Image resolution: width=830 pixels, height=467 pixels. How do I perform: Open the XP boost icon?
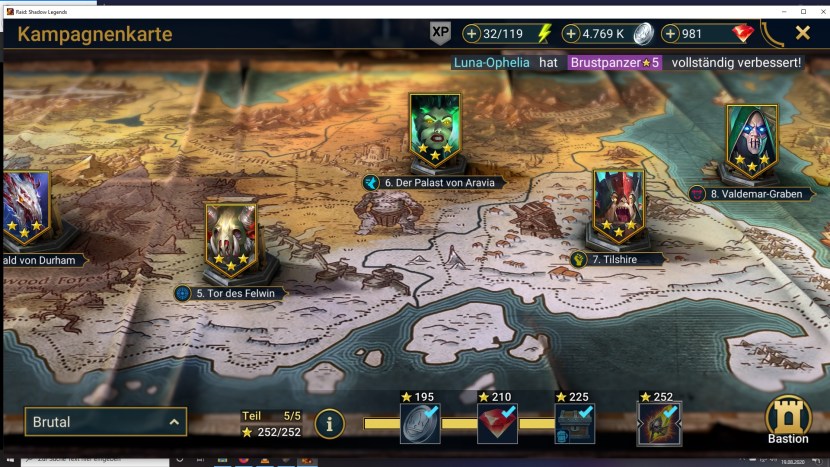[x=440, y=33]
